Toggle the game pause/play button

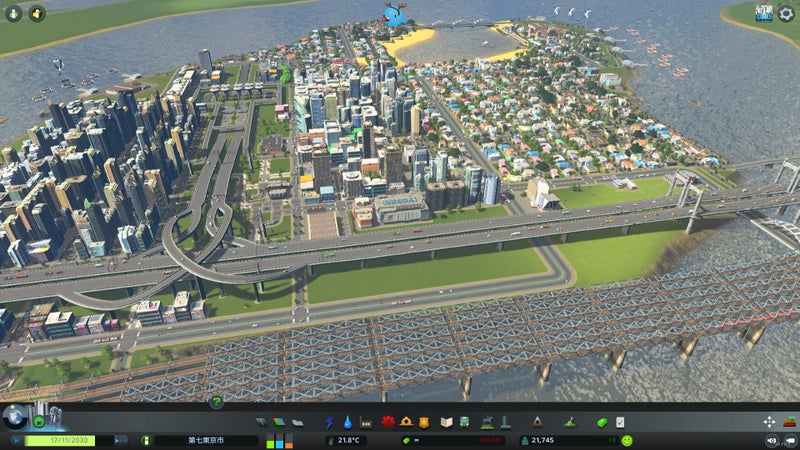click(16, 440)
